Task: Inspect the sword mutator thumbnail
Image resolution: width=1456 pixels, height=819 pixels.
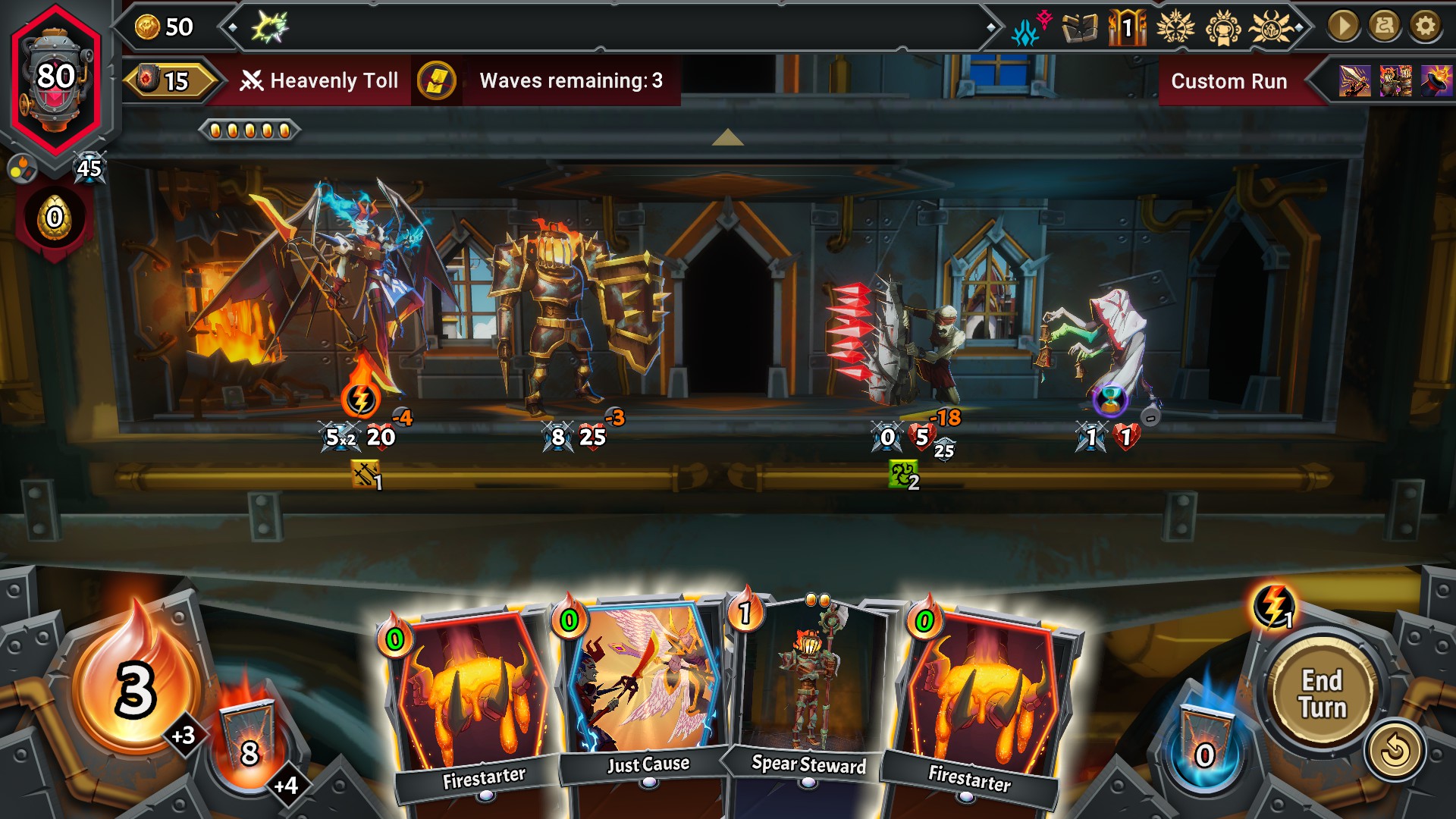Action: [x=1354, y=80]
